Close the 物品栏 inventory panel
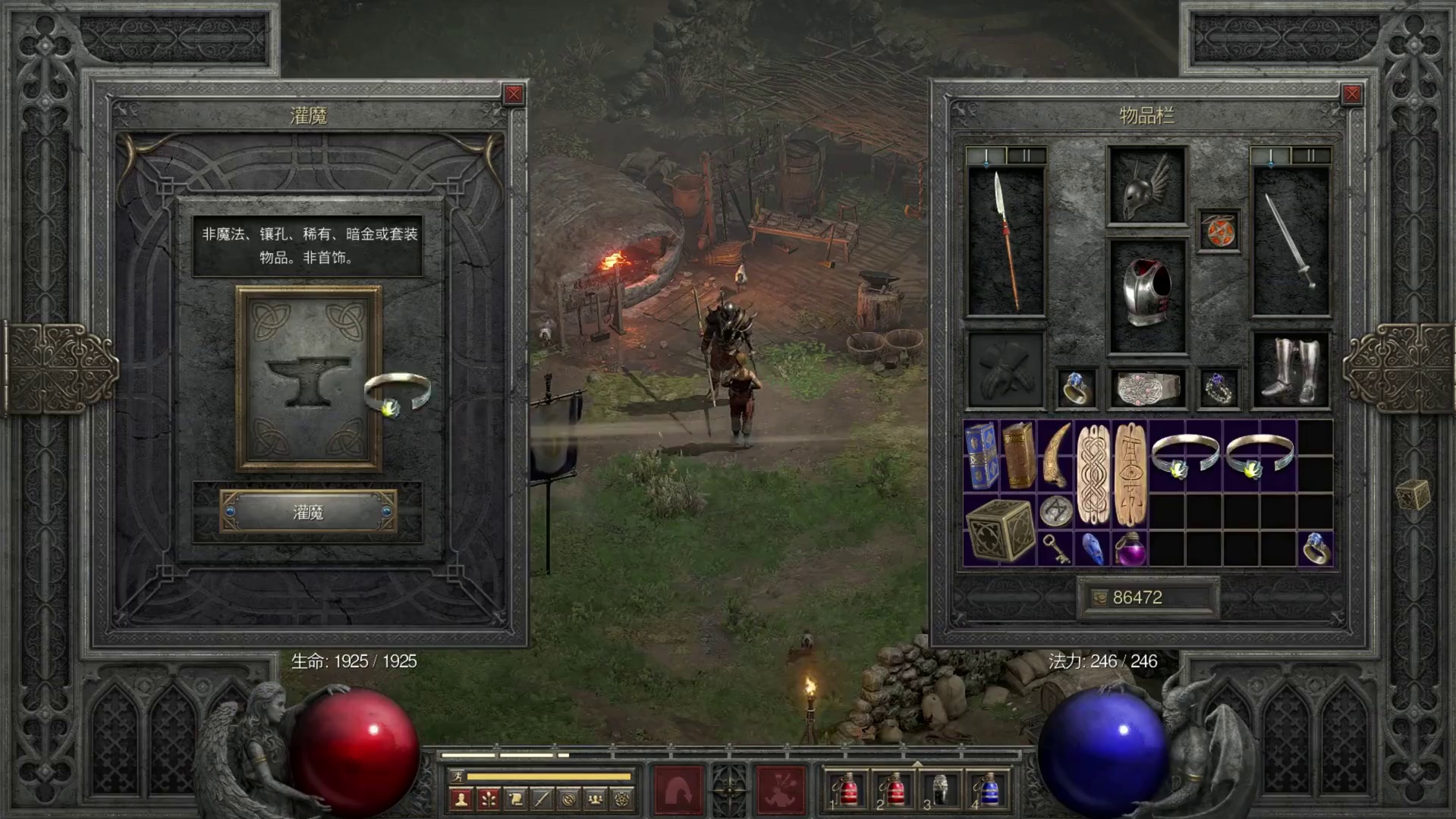Screen dimensions: 1456x819 (x=1352, y=94)
